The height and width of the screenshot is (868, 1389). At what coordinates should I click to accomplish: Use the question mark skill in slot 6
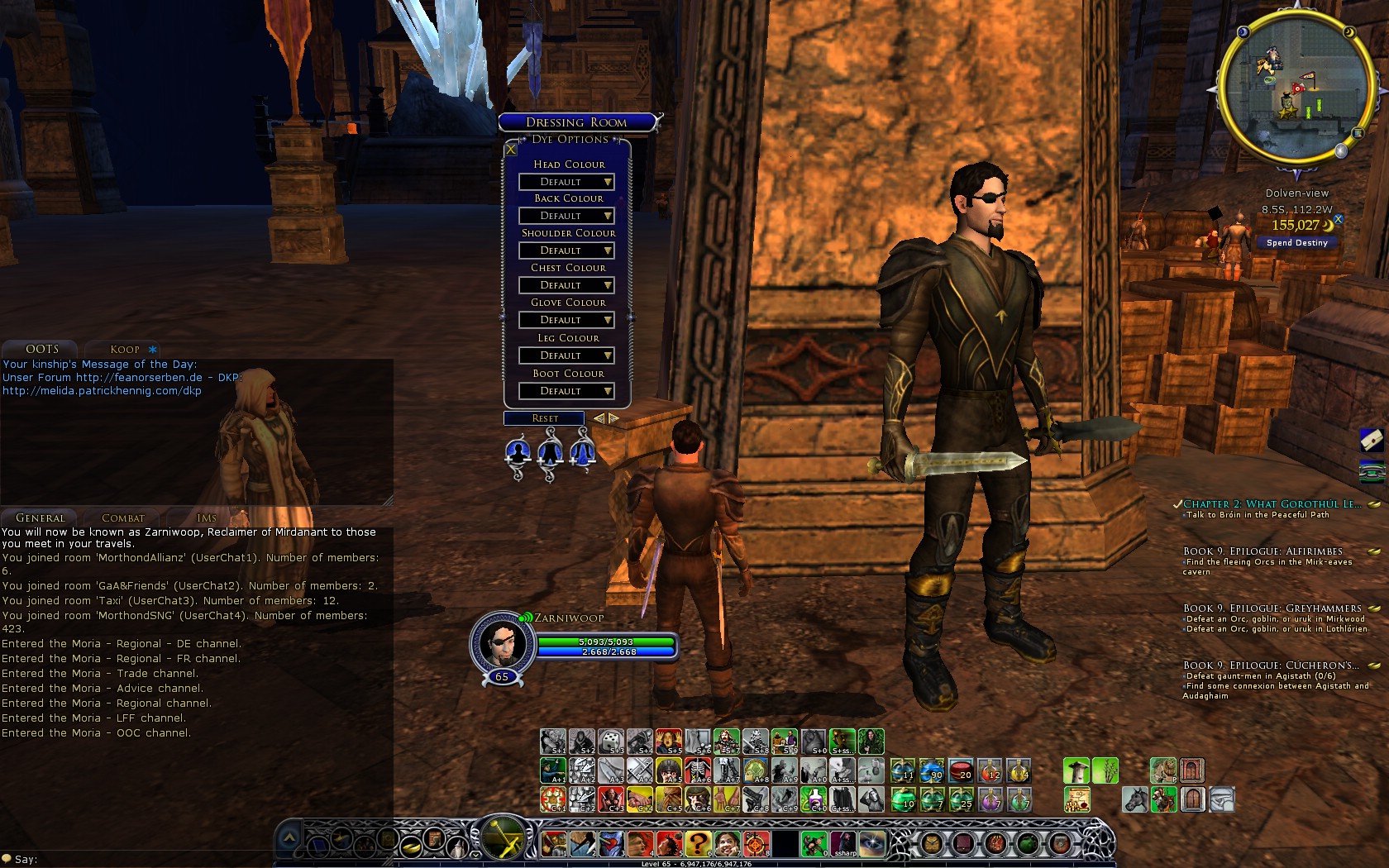tap(697, 843)
